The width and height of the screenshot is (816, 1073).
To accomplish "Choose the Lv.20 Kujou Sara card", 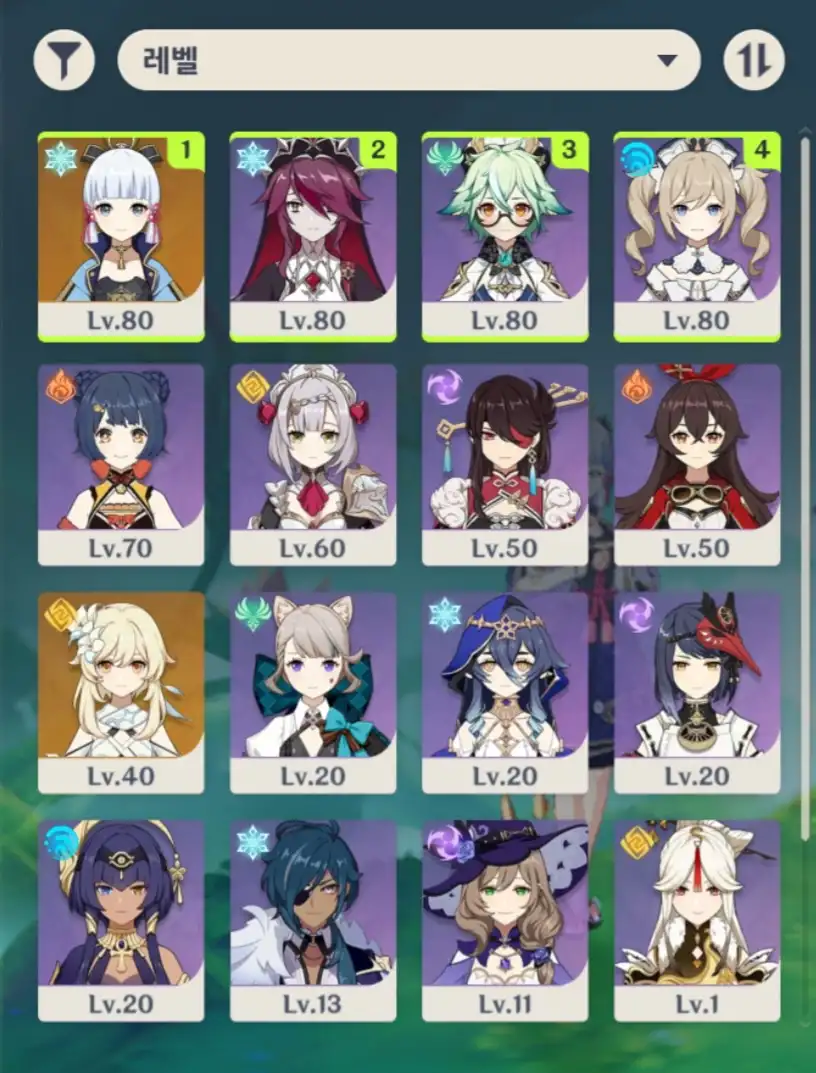I will tap(697, 691).
